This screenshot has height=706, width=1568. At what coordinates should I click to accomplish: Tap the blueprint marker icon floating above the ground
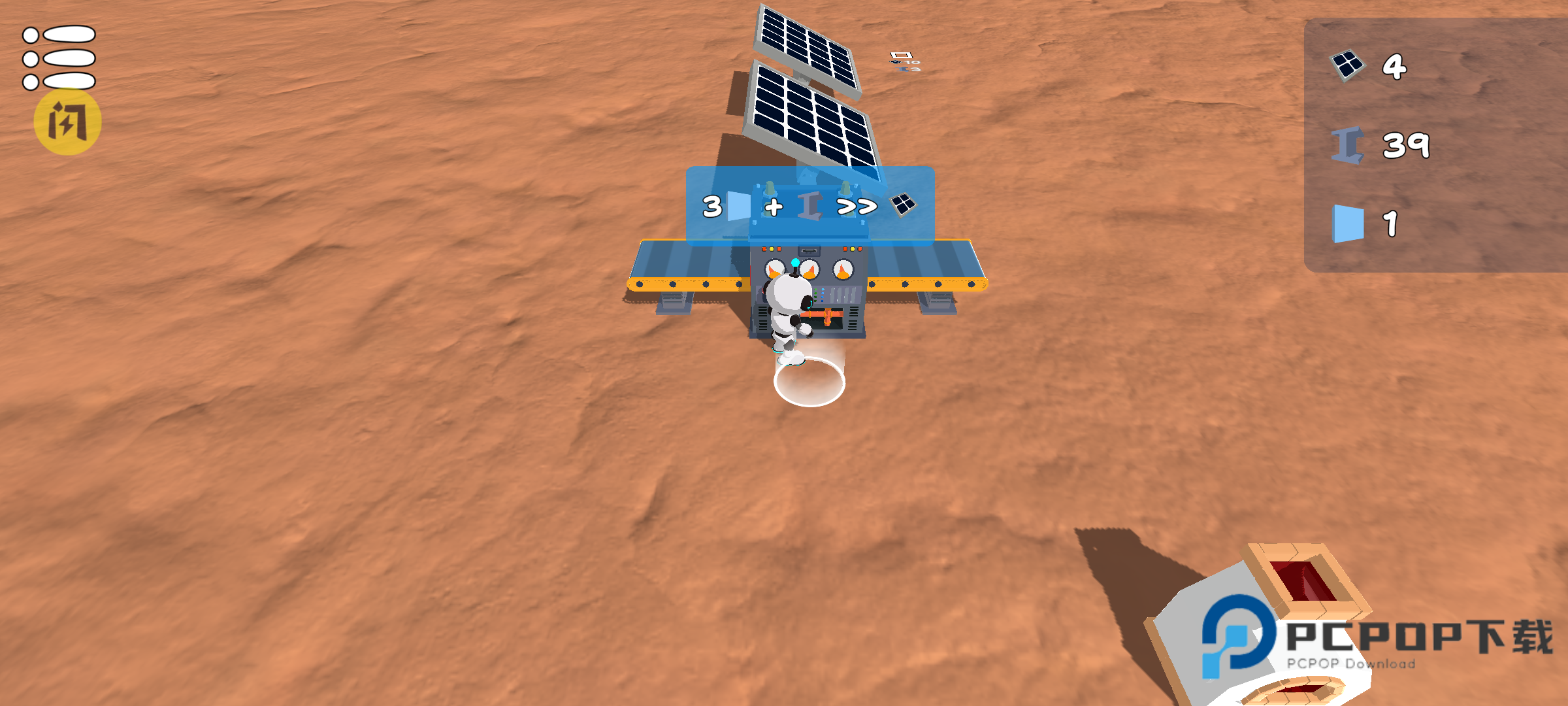(x=901, y=55)
